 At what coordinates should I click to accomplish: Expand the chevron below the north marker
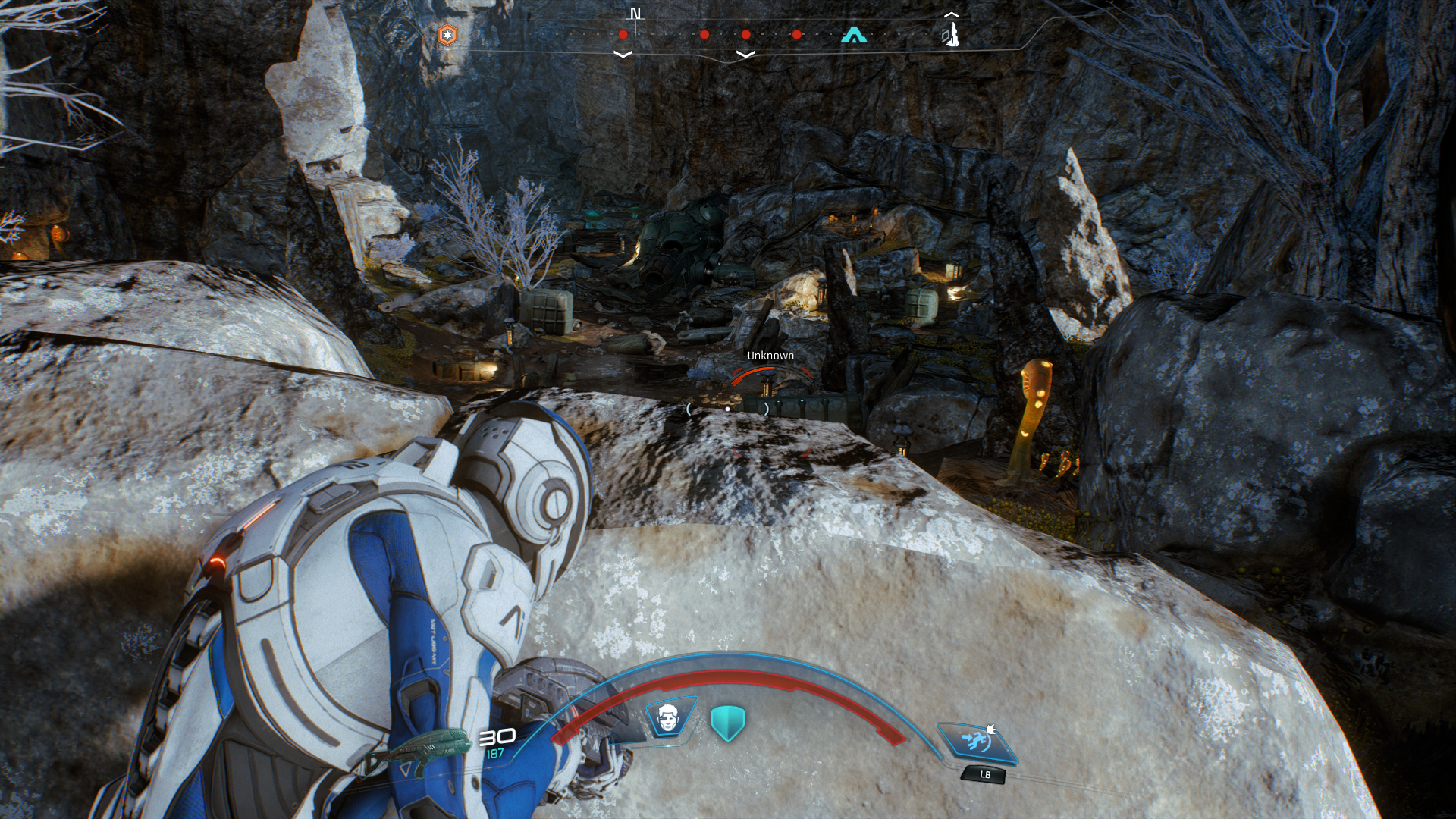click(x=624, y=53)
